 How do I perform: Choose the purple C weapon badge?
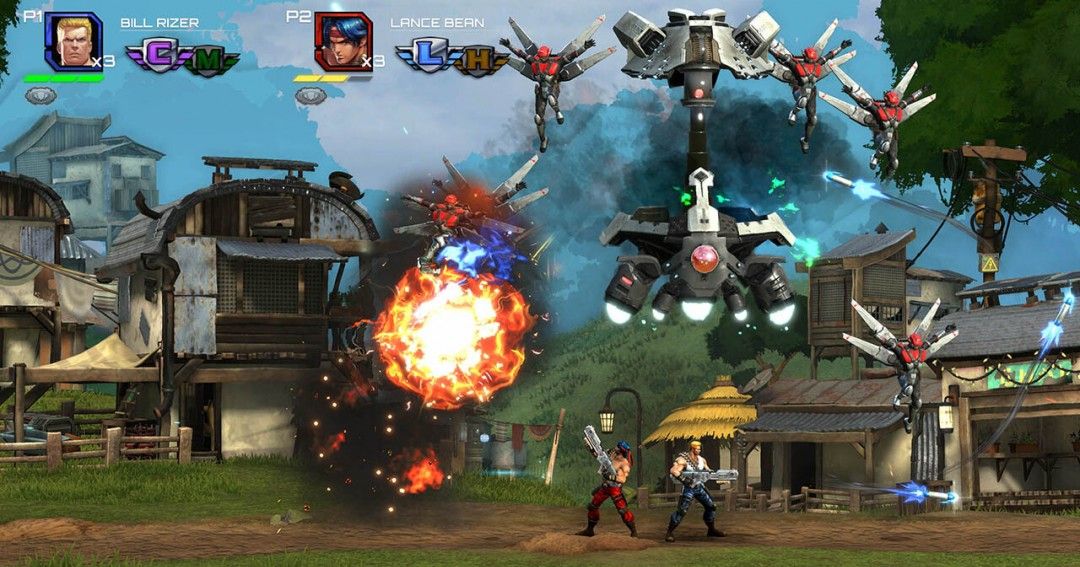tap(156, 56)
